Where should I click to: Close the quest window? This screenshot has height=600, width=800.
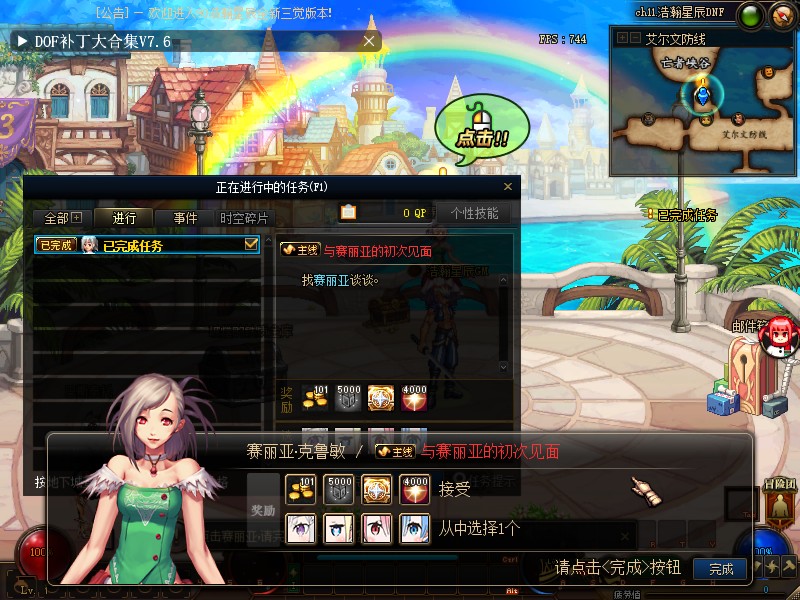click(508, 187)
